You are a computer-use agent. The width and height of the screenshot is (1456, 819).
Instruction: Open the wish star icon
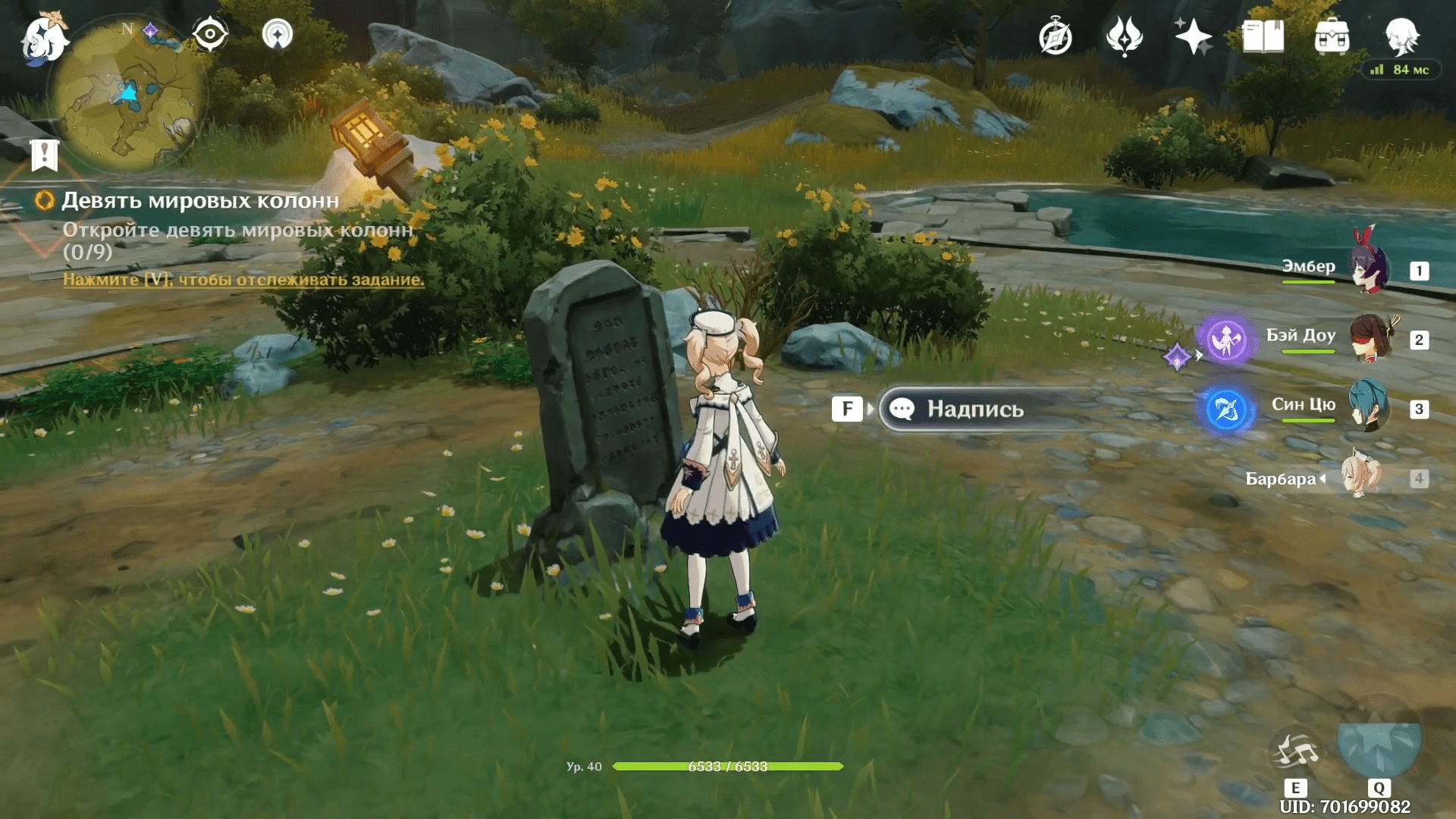(x=1193, y=36)
